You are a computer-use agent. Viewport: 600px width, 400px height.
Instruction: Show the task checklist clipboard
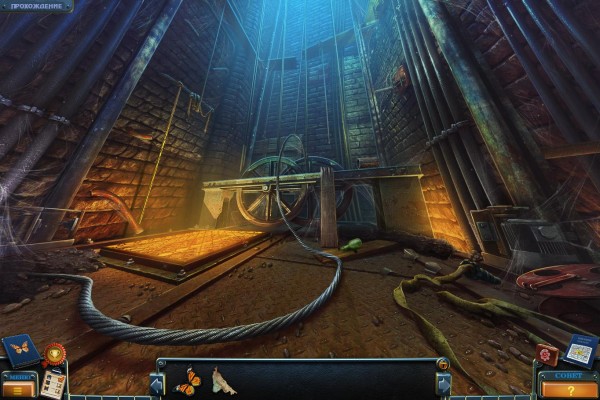(x=52, y=384)
